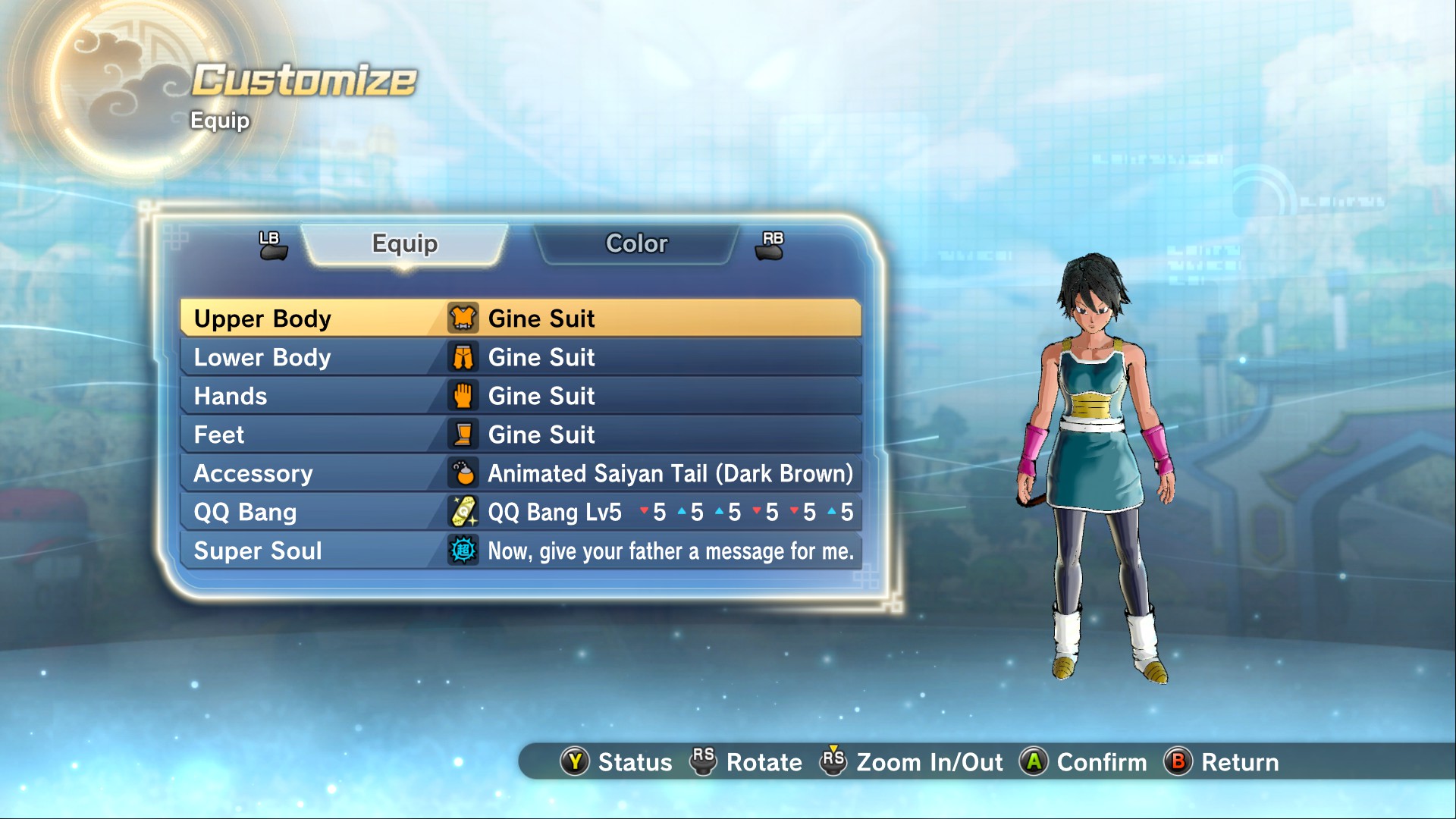Image resolution: width=1456 pixels, height=819 pixels.
Task: Switch to the Color tab
Action: point(636,243)
